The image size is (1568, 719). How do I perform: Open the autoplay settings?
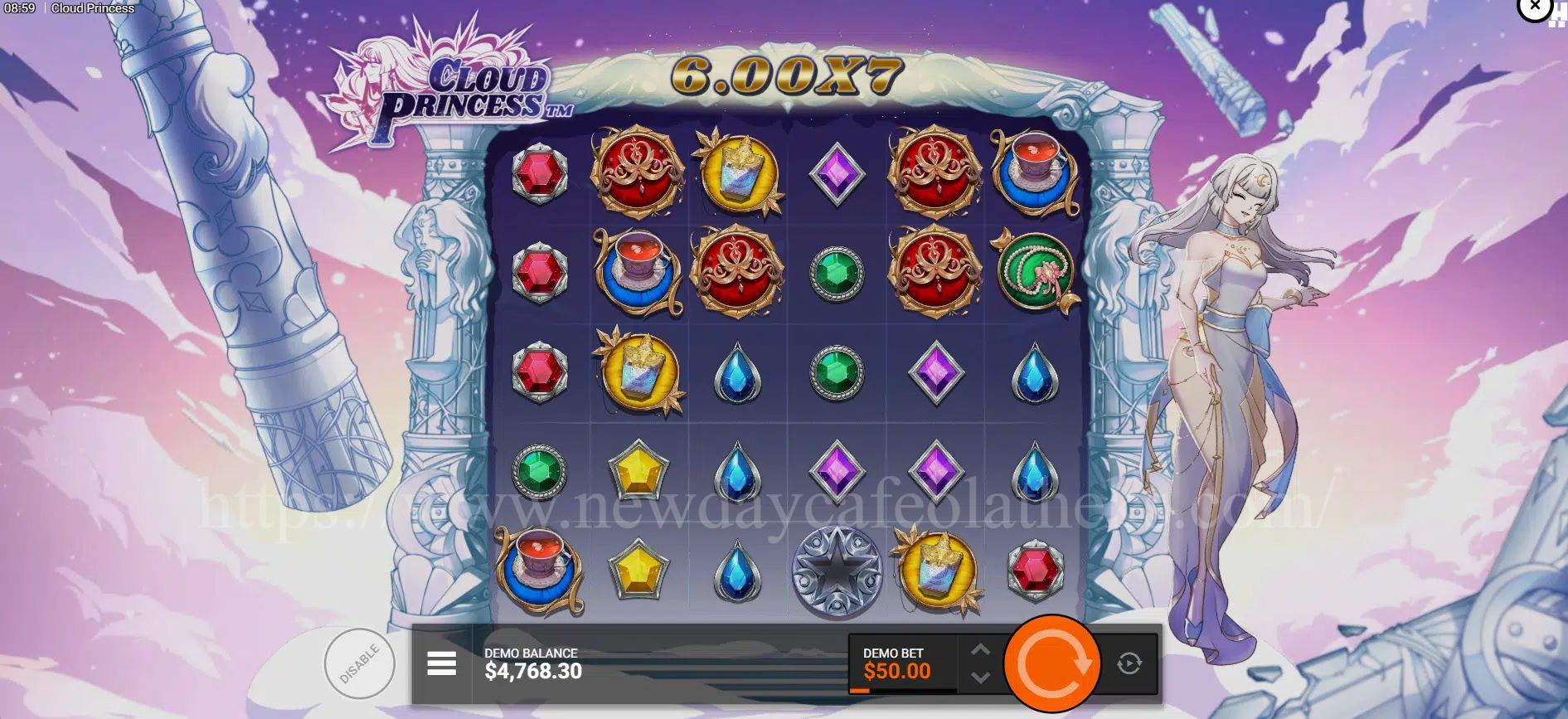(x=1129, y=663)
